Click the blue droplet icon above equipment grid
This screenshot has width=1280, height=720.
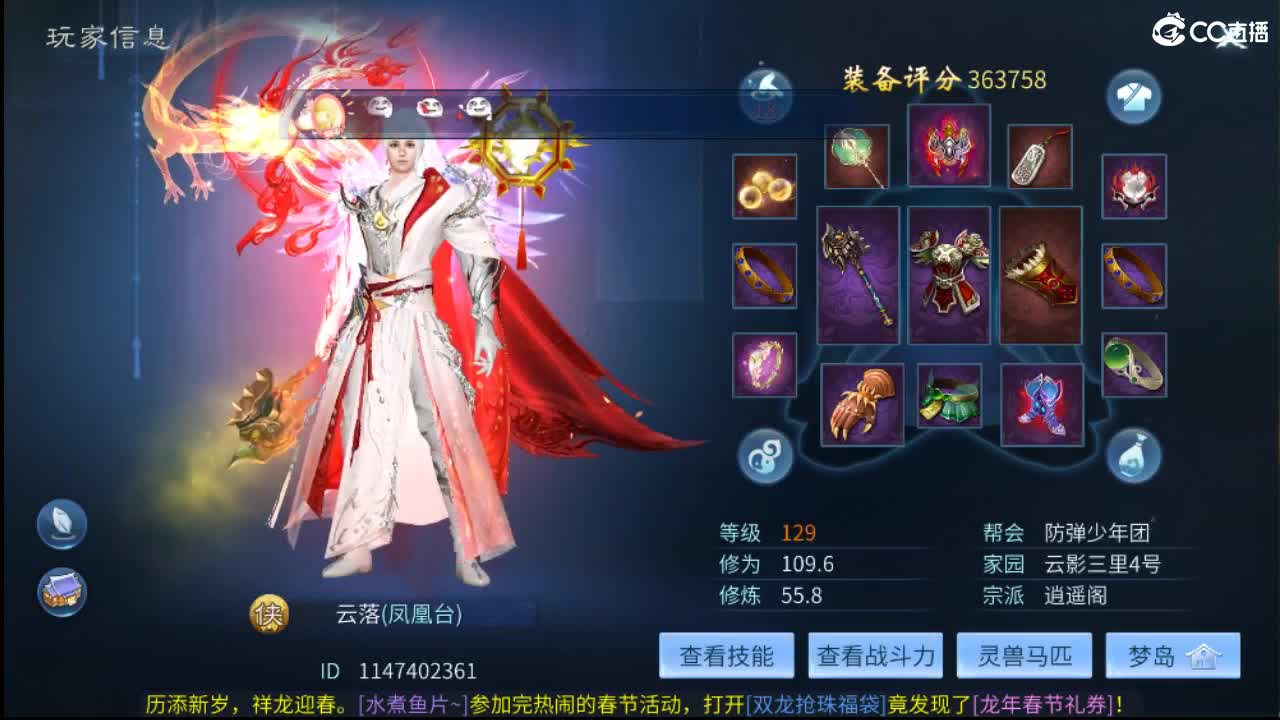pos(763,93)
